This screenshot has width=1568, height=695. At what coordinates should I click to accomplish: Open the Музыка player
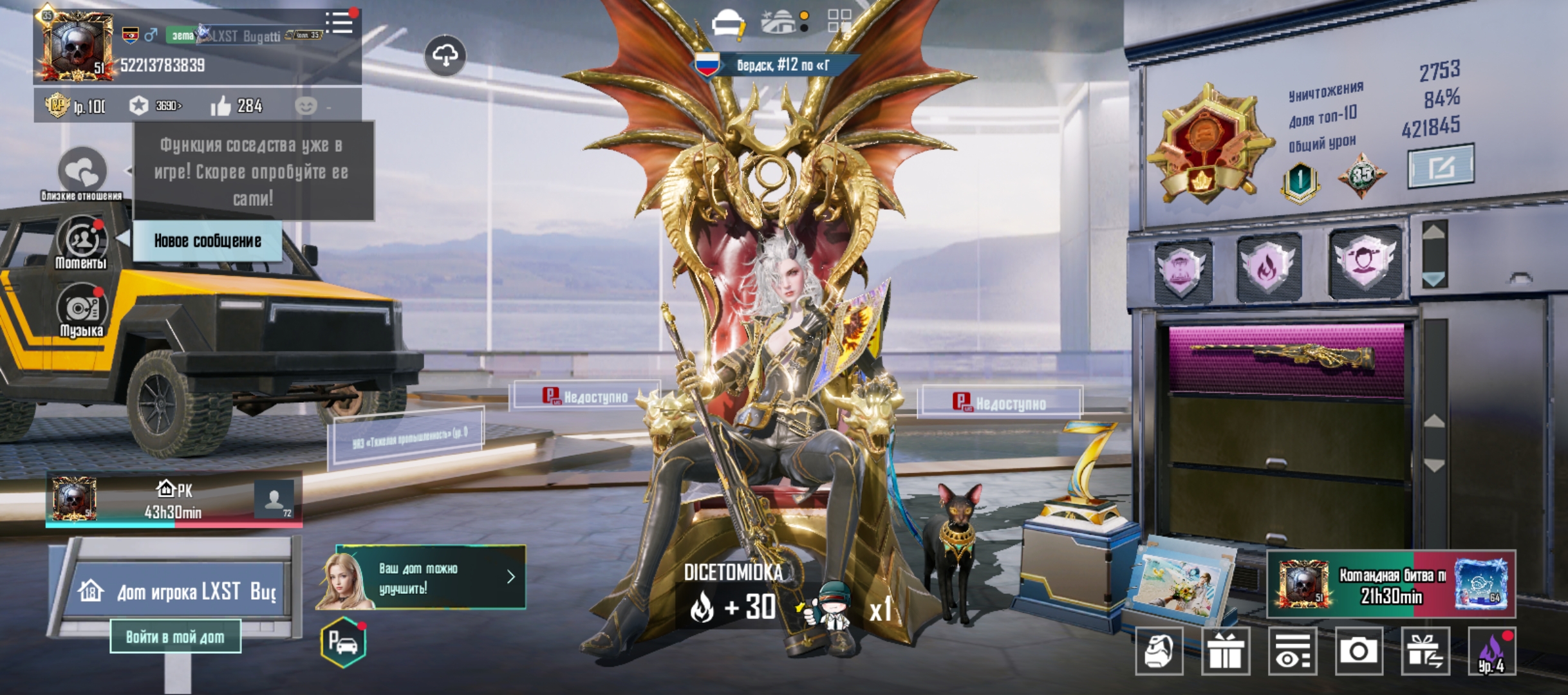81,311
